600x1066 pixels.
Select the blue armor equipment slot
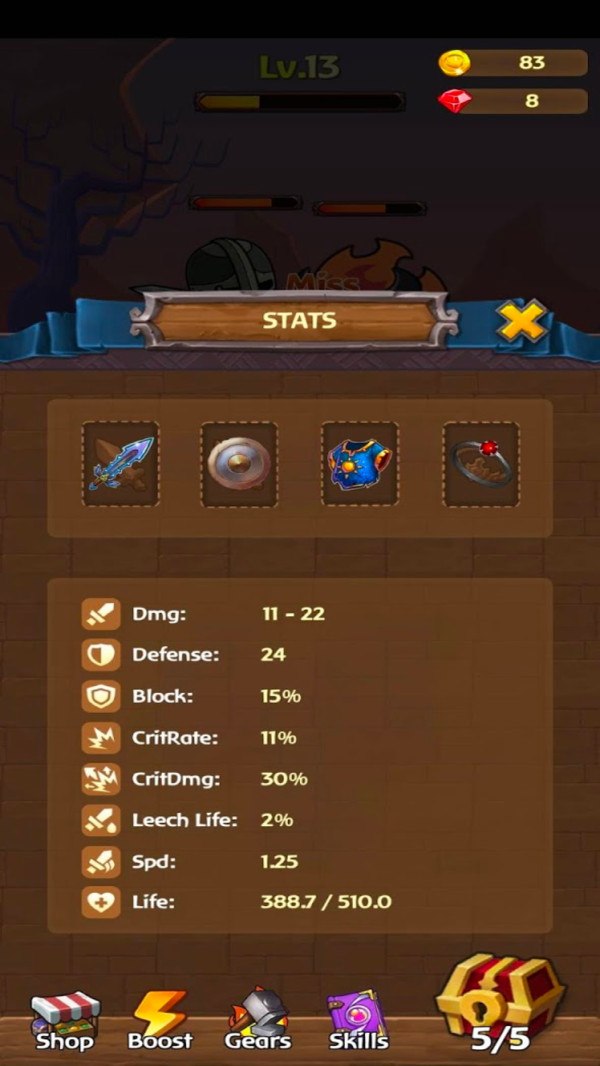pyautogui.click(x=360, y=464)
